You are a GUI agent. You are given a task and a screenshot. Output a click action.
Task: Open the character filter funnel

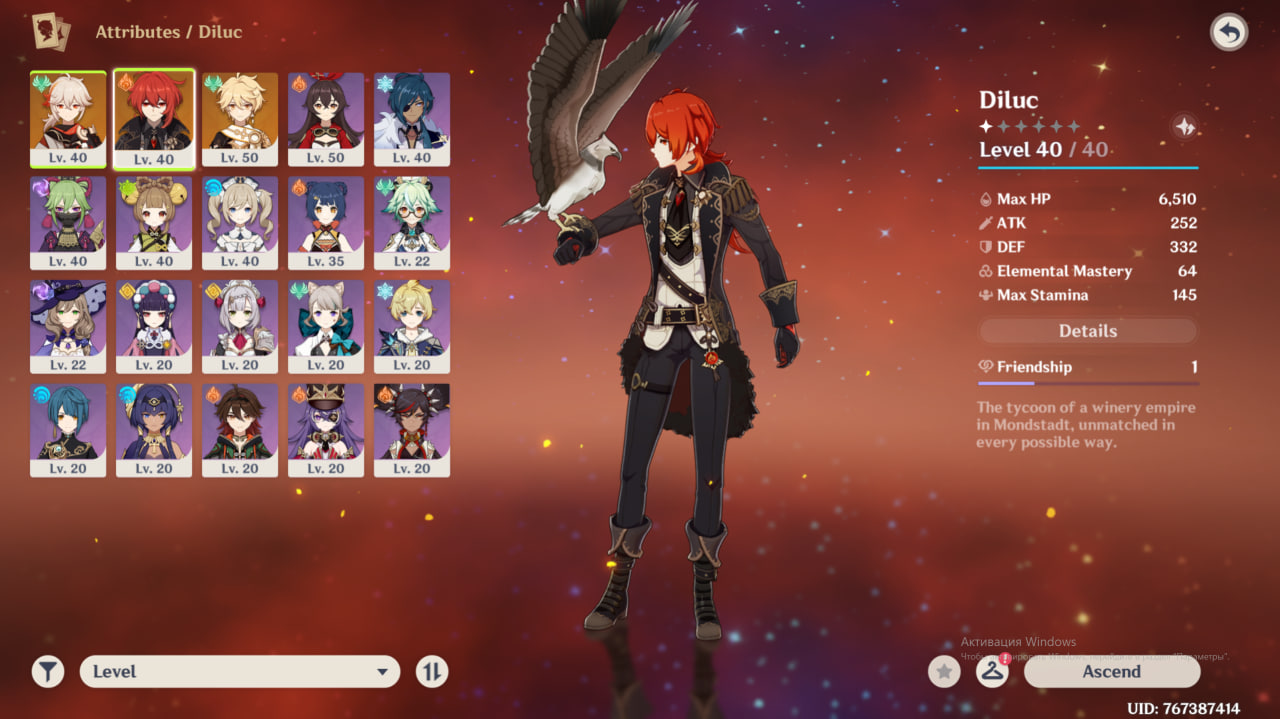pos(47,672)
